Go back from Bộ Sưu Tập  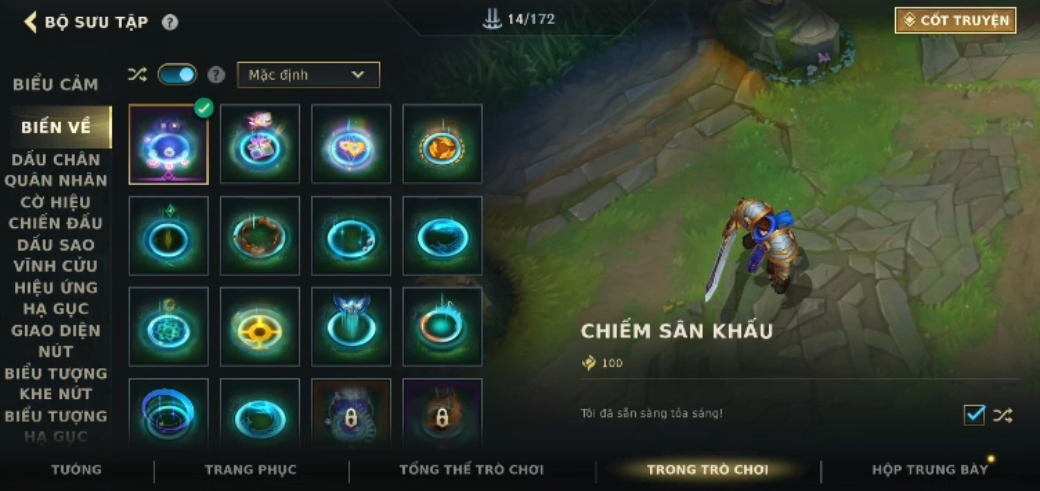click(x=30, y=22)
